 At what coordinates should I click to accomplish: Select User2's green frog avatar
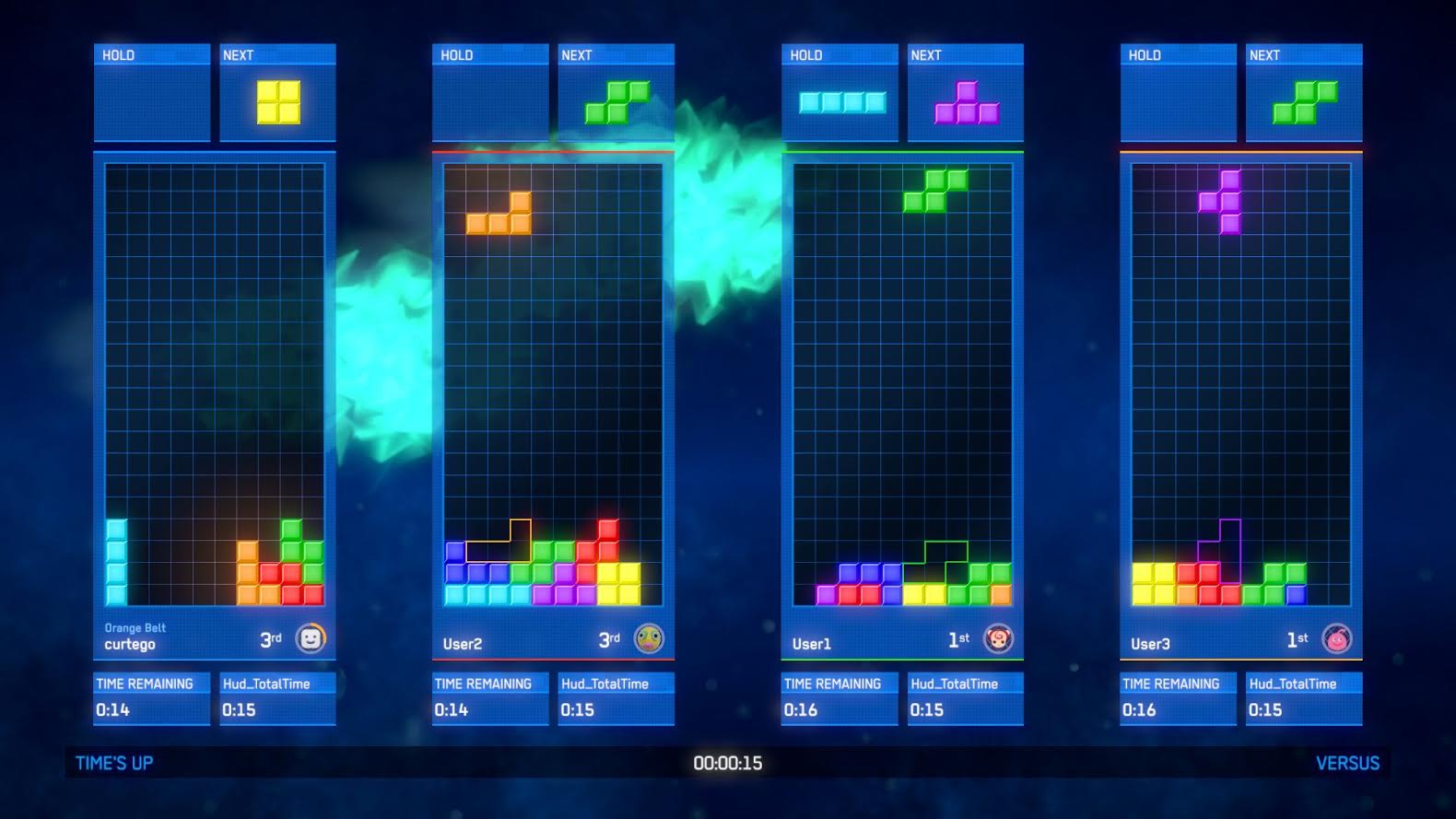pyautogui.click(x=649, y=638)
